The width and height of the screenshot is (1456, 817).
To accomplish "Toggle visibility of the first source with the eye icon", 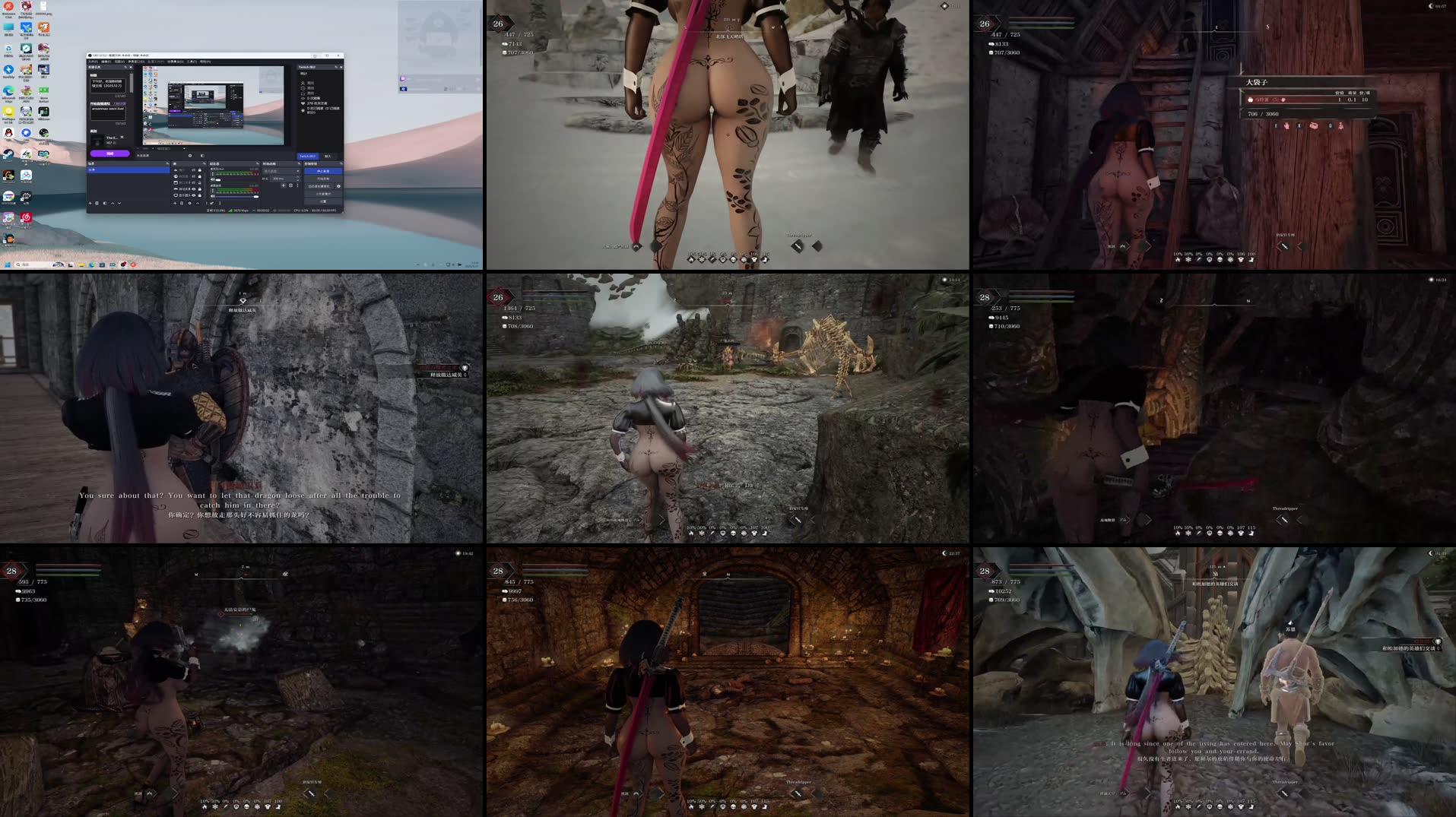I will 192,170.
